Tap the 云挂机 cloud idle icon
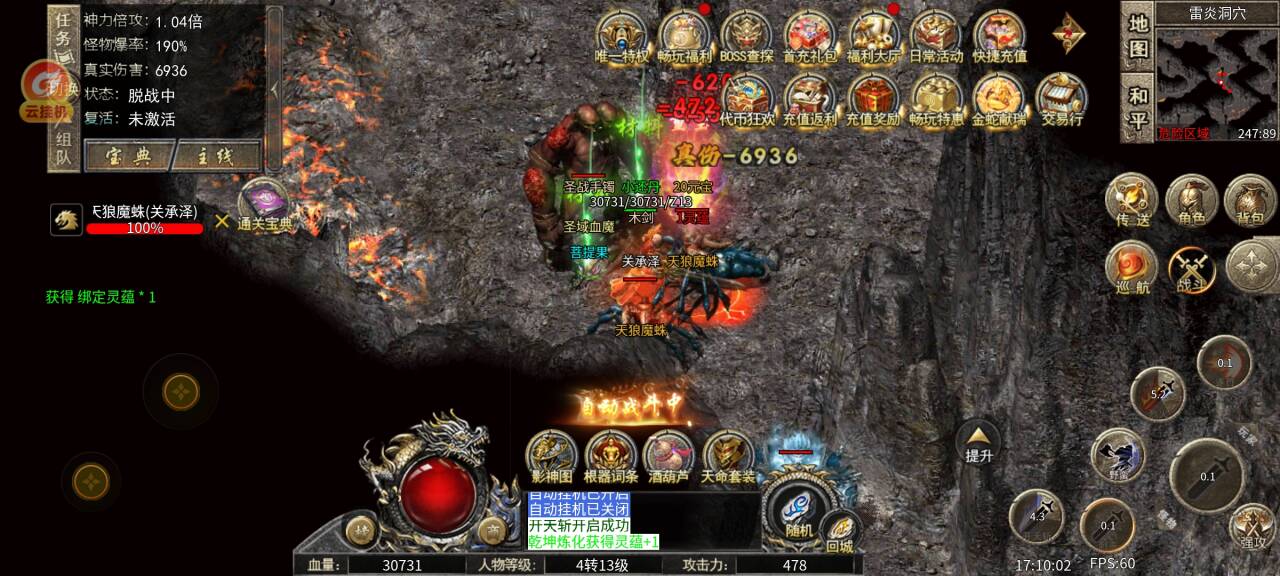The height and width of the screenshot is (576, 1280). tap(45, 90)
